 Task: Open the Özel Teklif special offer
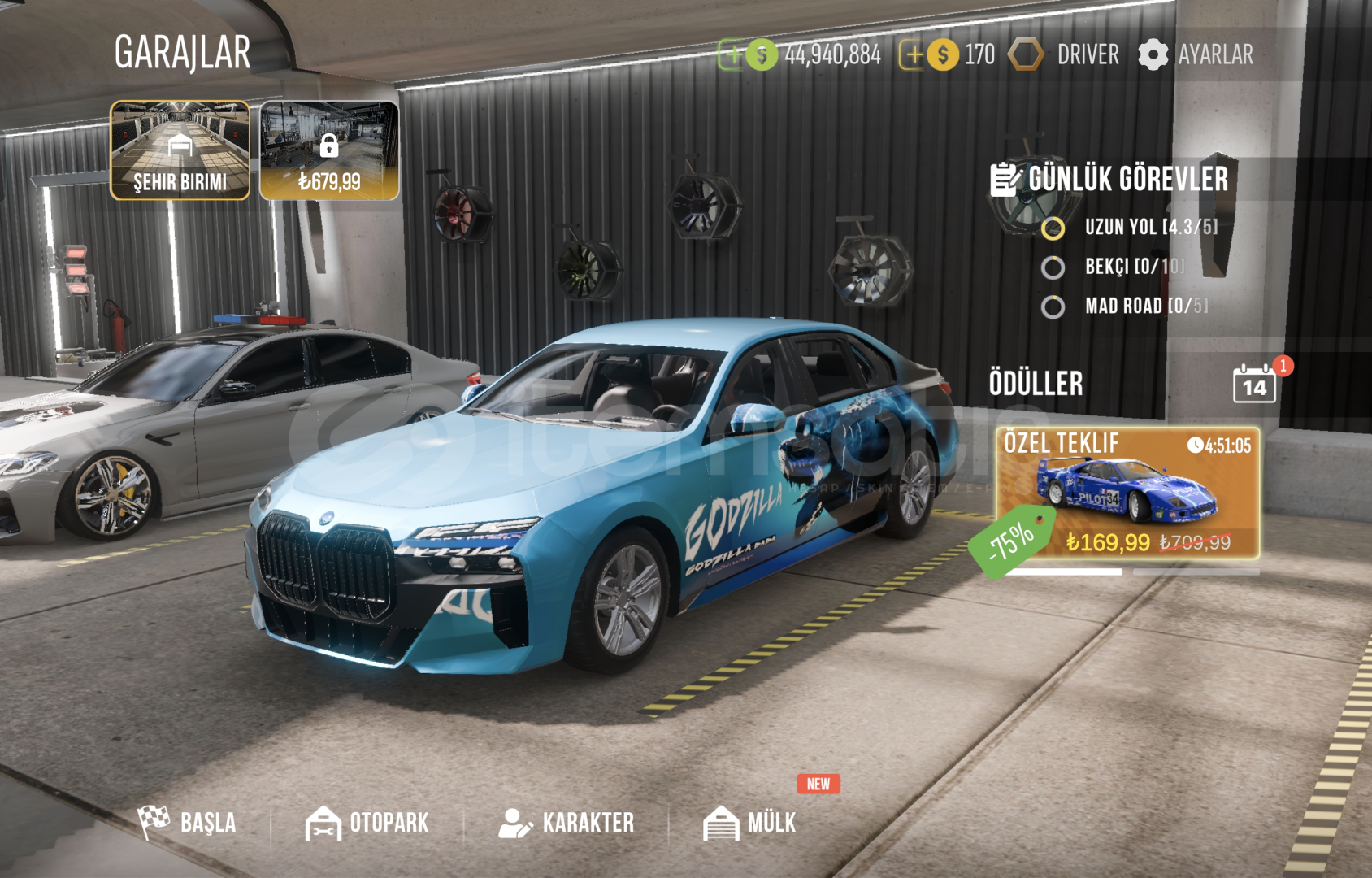1127,493
